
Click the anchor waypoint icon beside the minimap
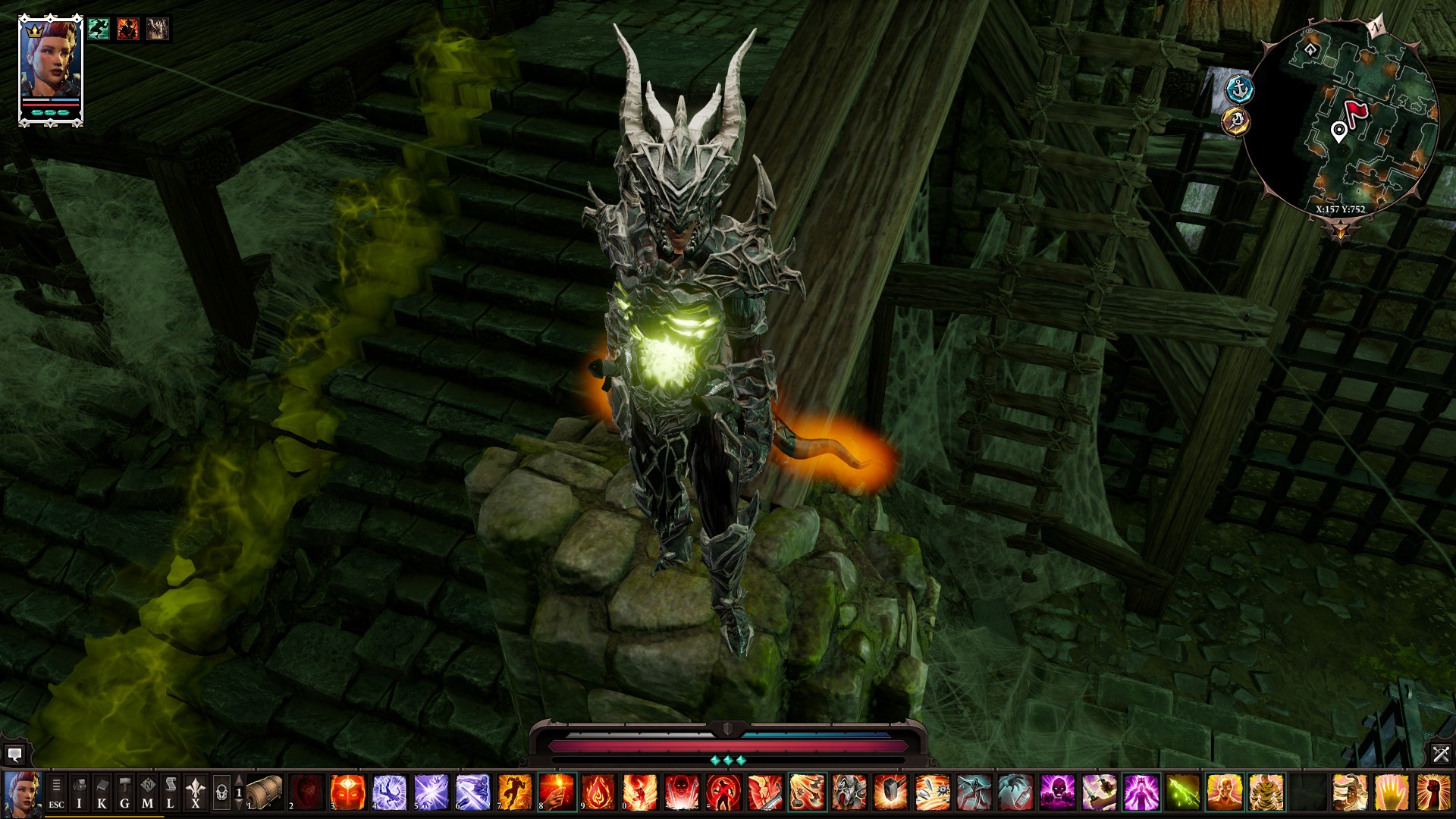click(x=1239, y=88)
